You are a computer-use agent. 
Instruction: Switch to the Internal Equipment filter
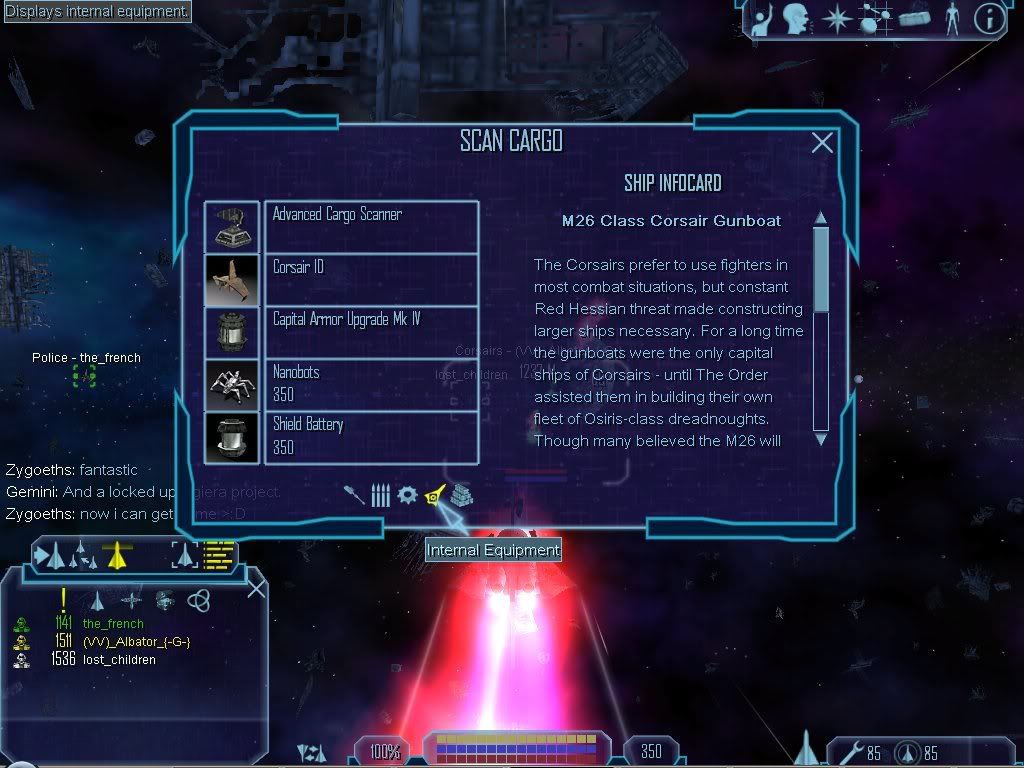[x=434, y=495]
